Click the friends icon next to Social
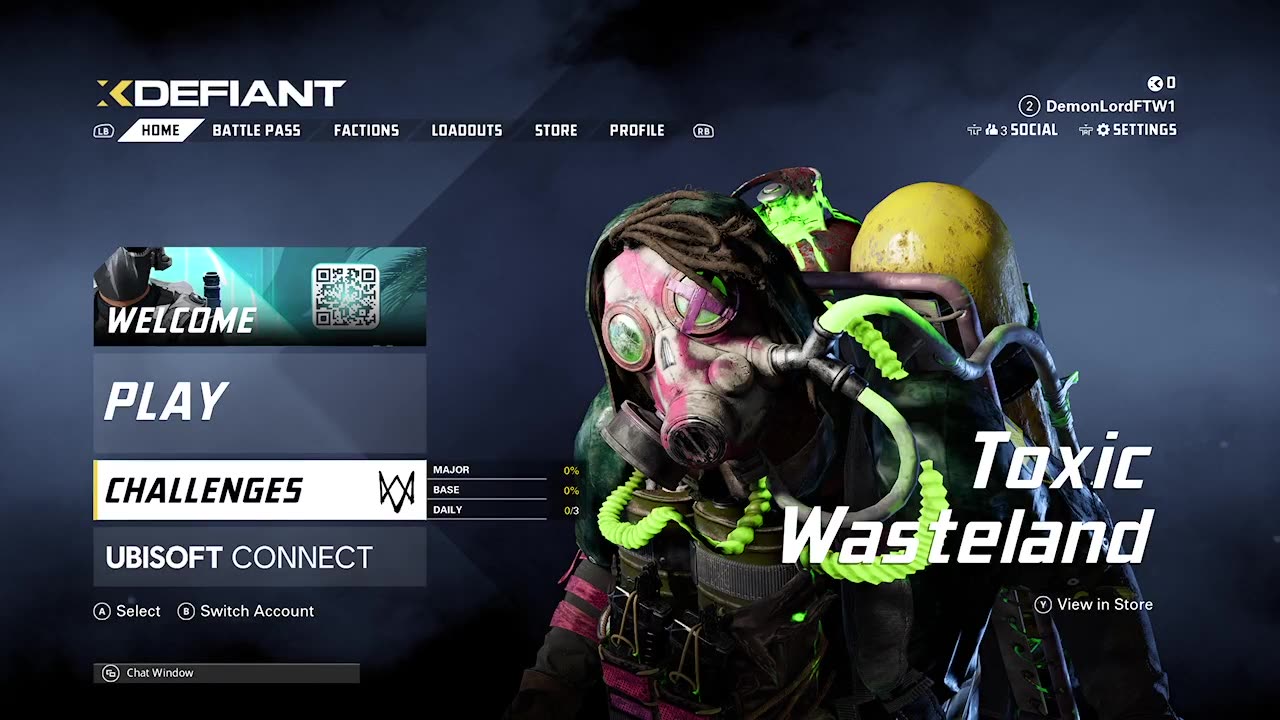 993,129
